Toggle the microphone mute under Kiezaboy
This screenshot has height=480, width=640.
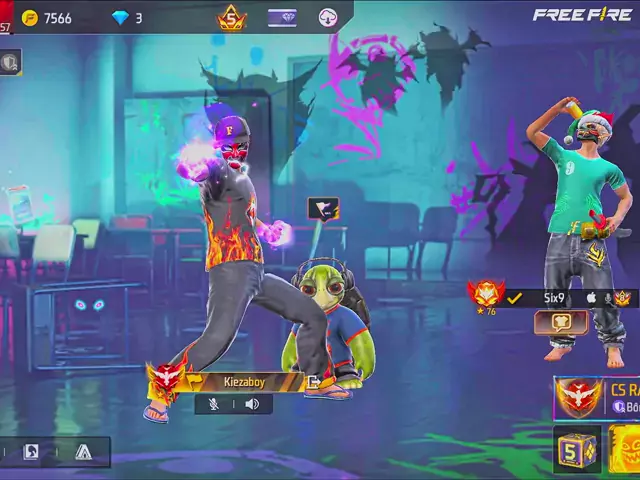pos(213,404)
